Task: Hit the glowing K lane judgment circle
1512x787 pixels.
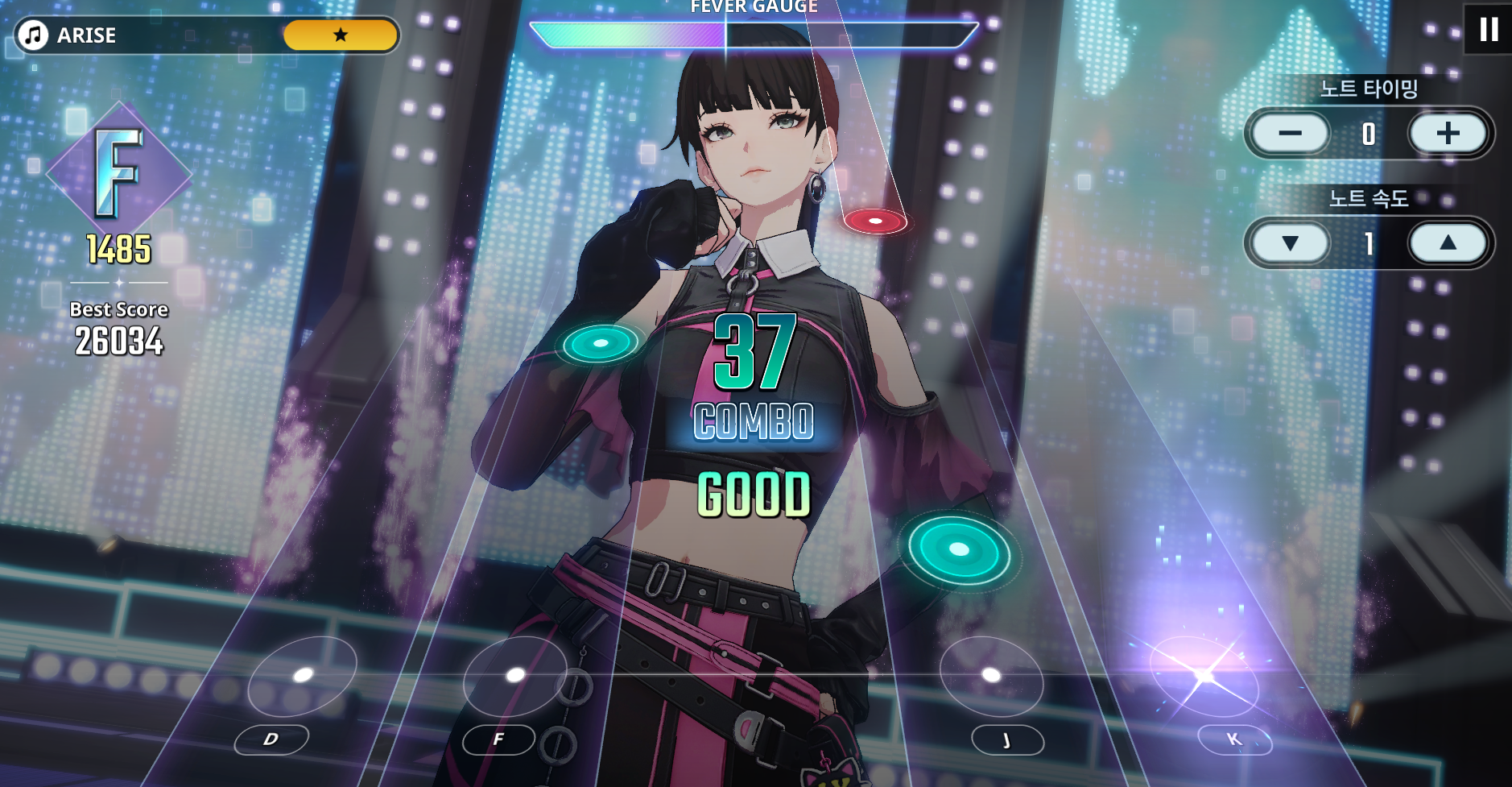Action: (1204, 676)
